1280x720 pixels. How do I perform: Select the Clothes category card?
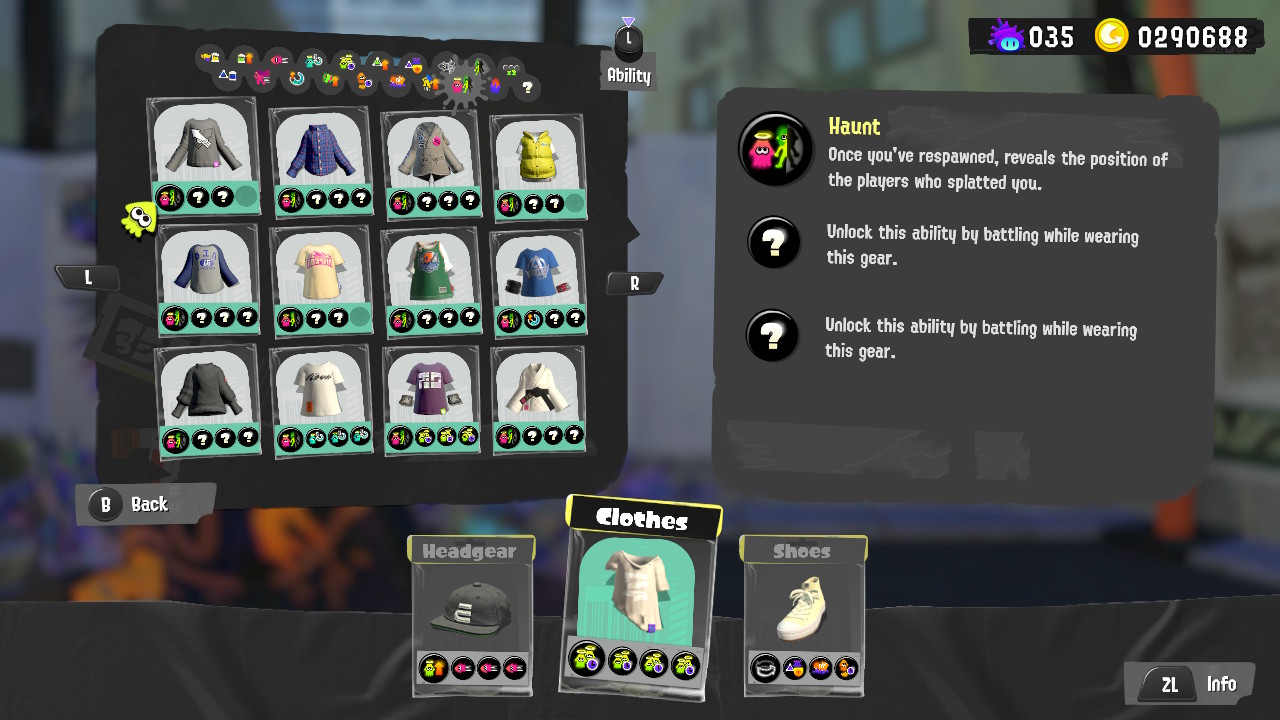coord(640,600)
